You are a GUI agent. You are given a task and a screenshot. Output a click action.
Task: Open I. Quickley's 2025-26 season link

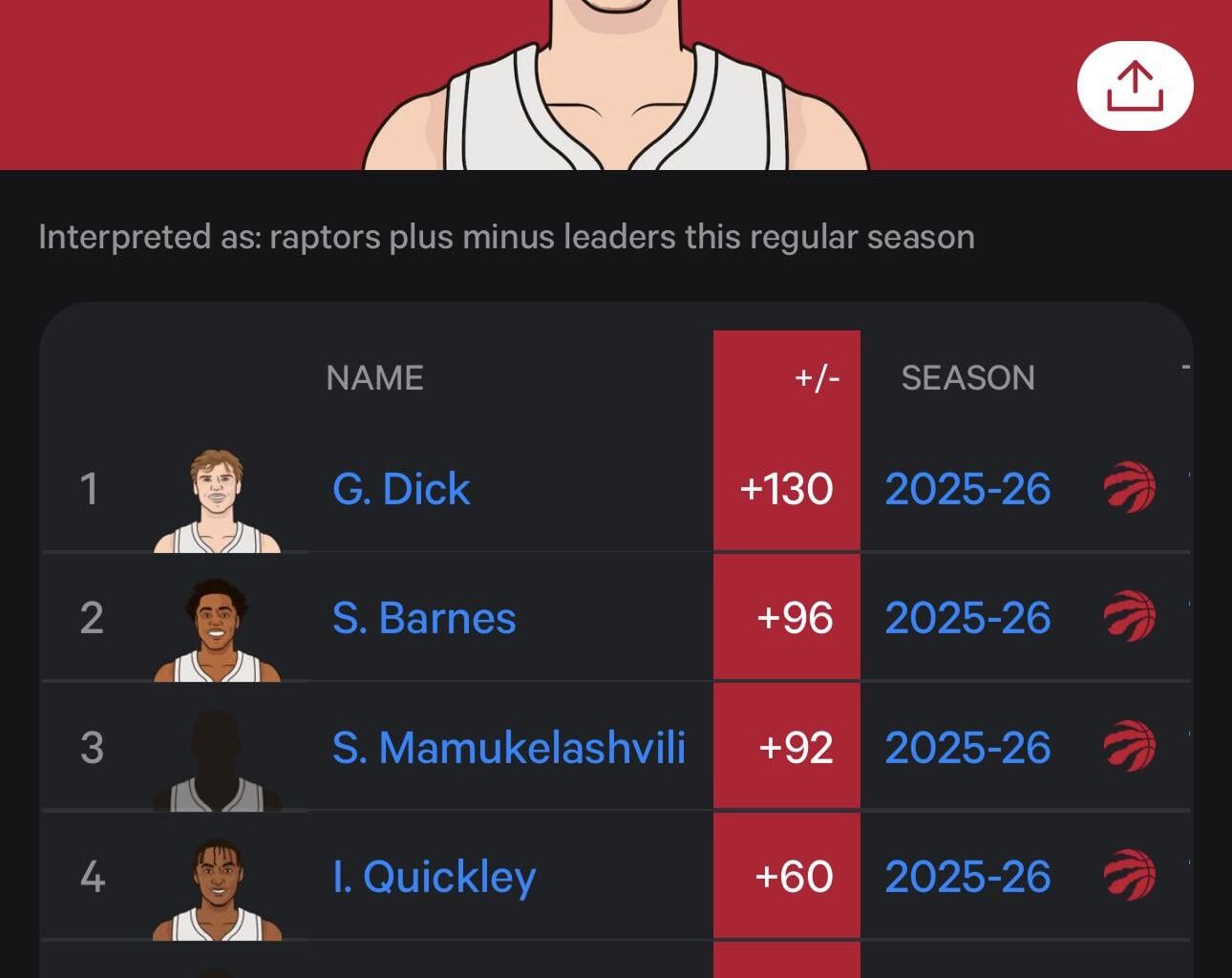(x=967, y=877)
